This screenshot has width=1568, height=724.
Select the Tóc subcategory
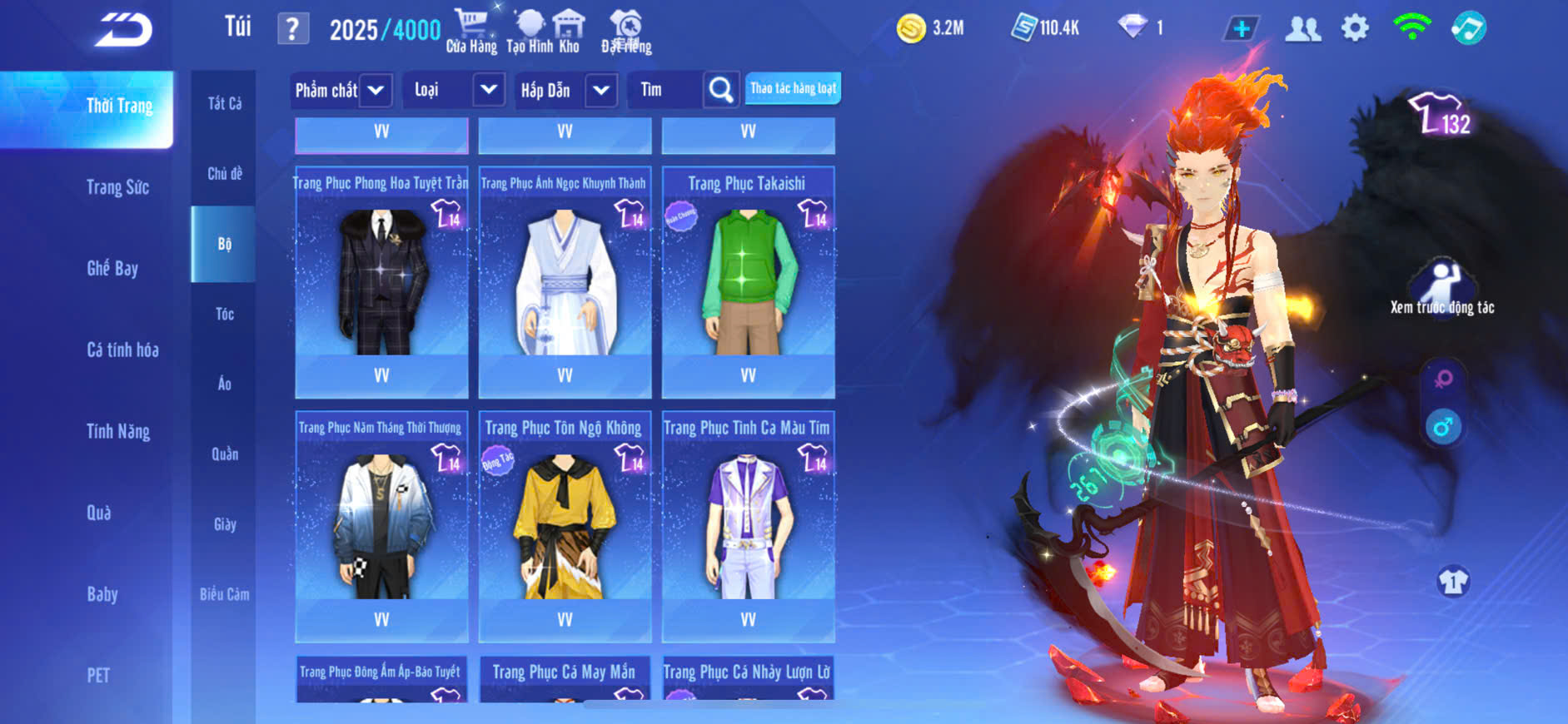point(225,314)
